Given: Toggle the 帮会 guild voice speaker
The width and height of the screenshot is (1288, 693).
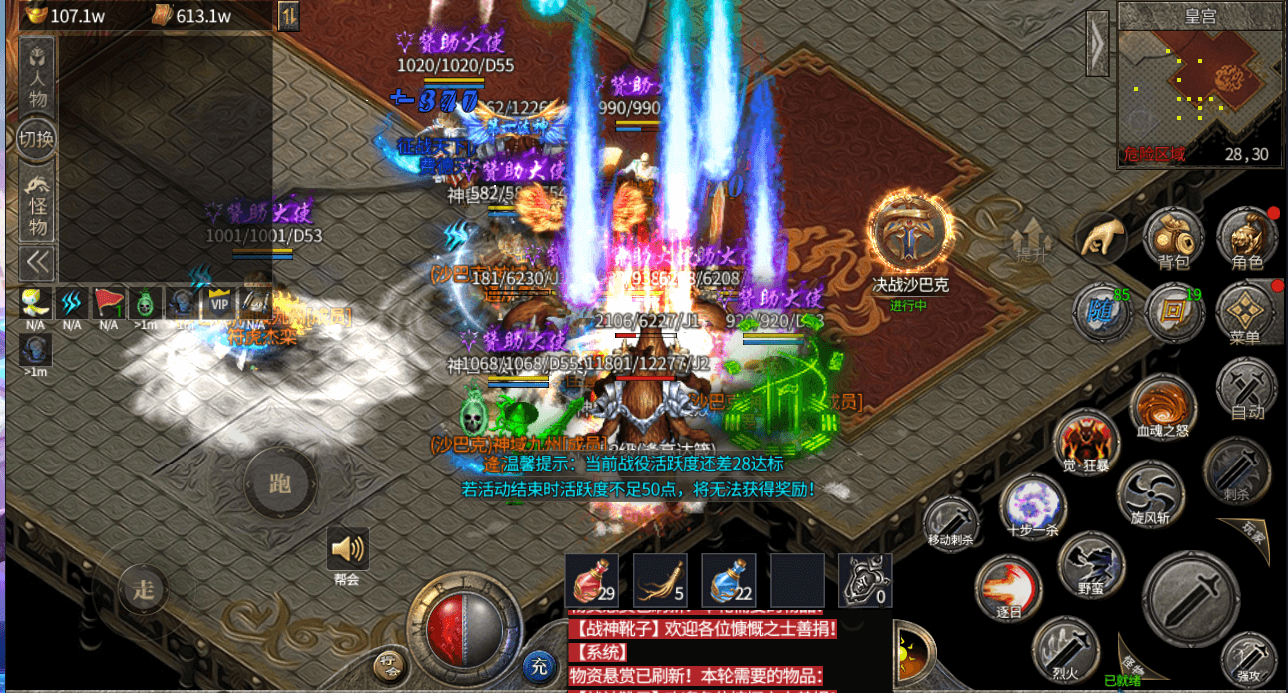Looking at the screenshot, I should pos(347,549).
